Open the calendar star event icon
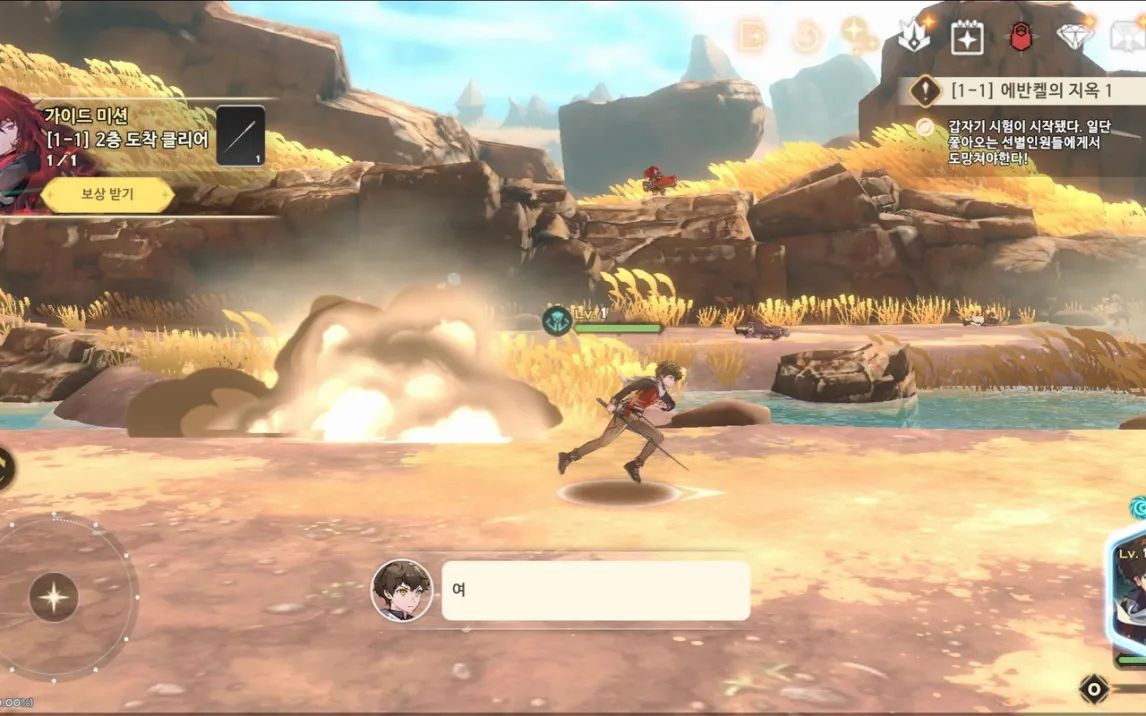This screenshot has height=716, width=1146. point(967,38)
